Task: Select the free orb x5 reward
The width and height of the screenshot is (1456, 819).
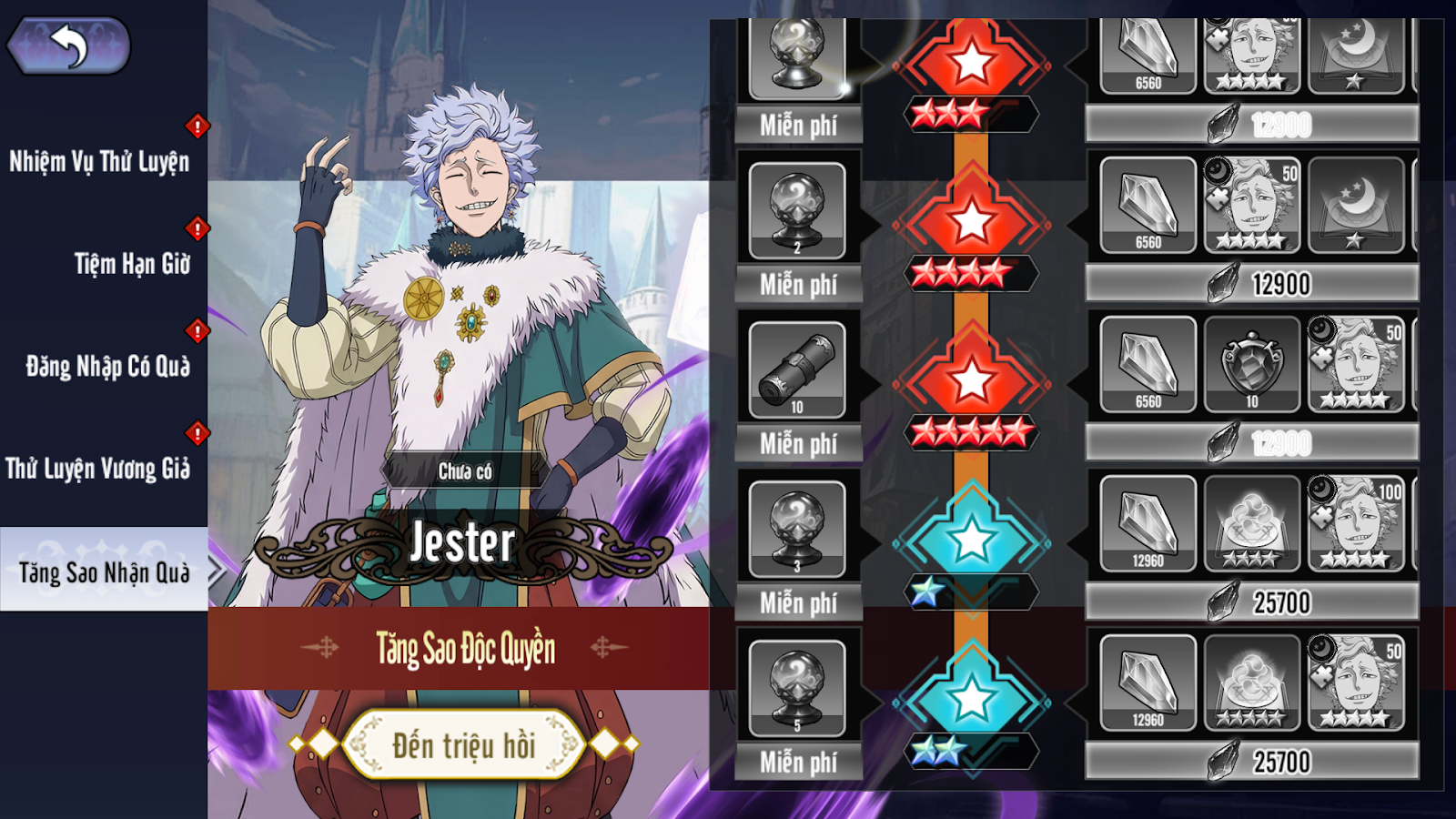Action: coord(797,688)
